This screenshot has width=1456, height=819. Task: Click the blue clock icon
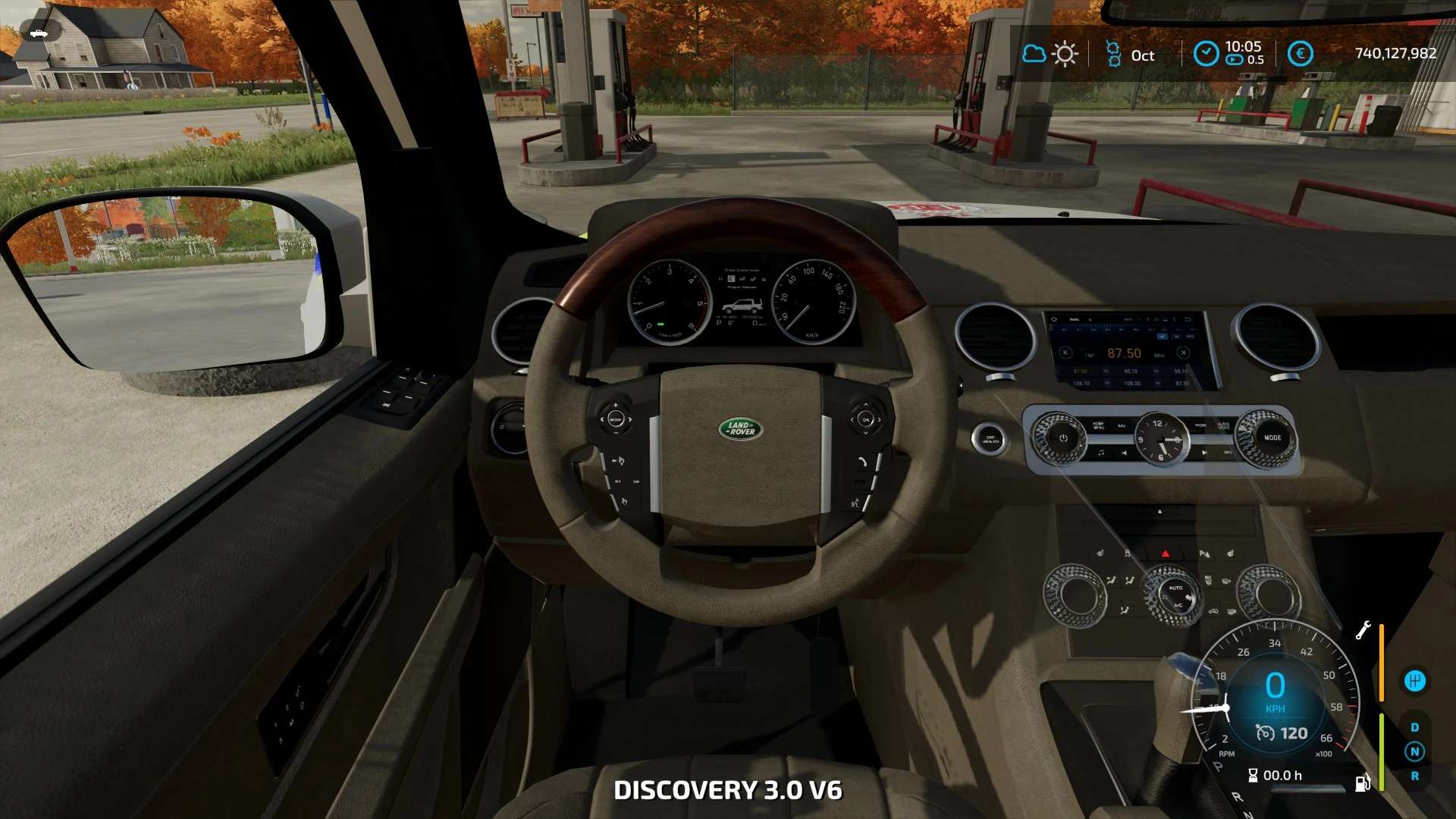pos(1206,54)
